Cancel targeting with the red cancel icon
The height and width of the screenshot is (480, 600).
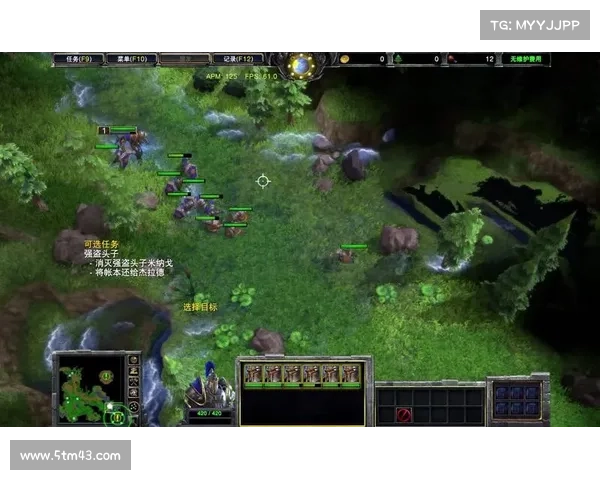pos(404,414)
